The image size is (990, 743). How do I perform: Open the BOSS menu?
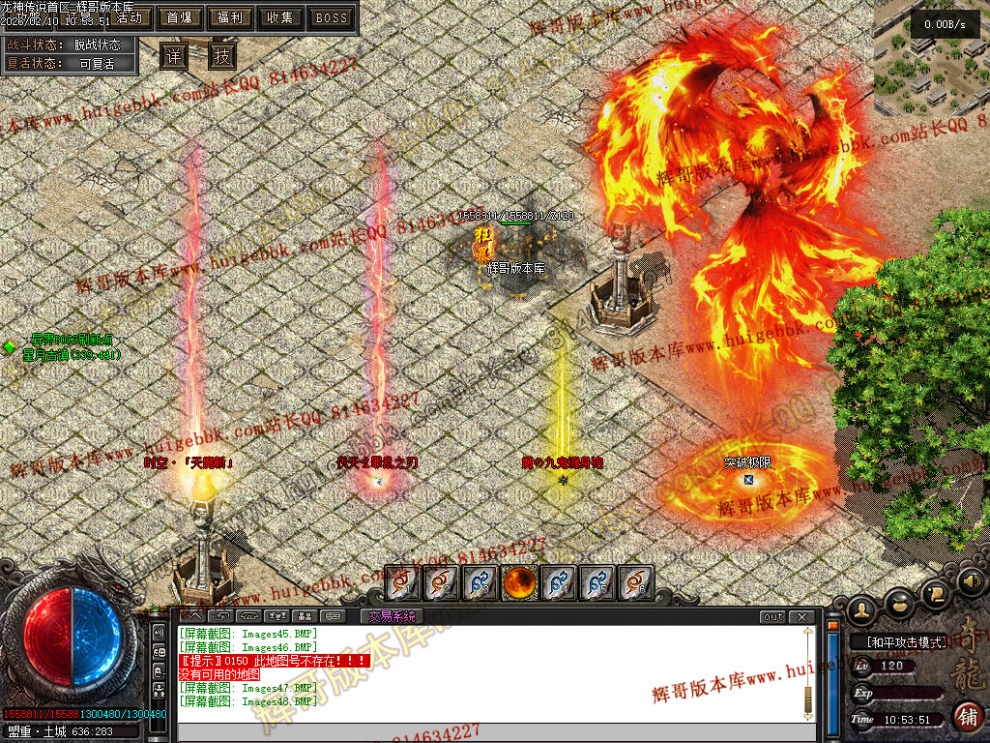tap(331, 17)
